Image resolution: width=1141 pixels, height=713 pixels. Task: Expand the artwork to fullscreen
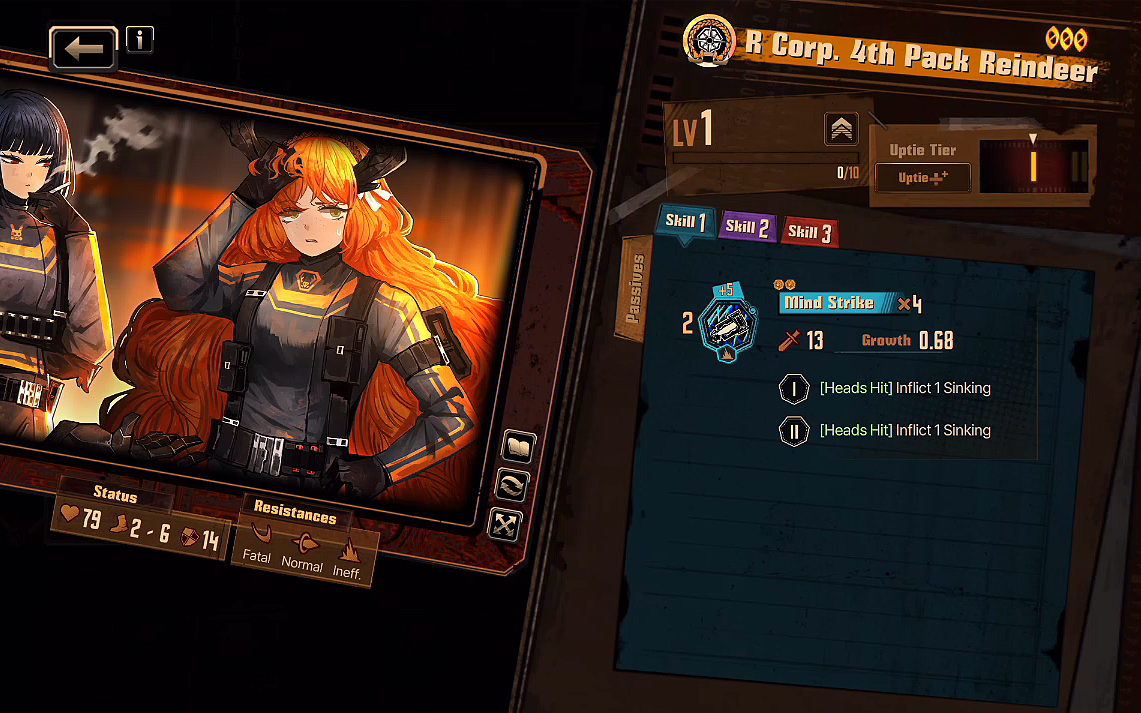(504, 524)
